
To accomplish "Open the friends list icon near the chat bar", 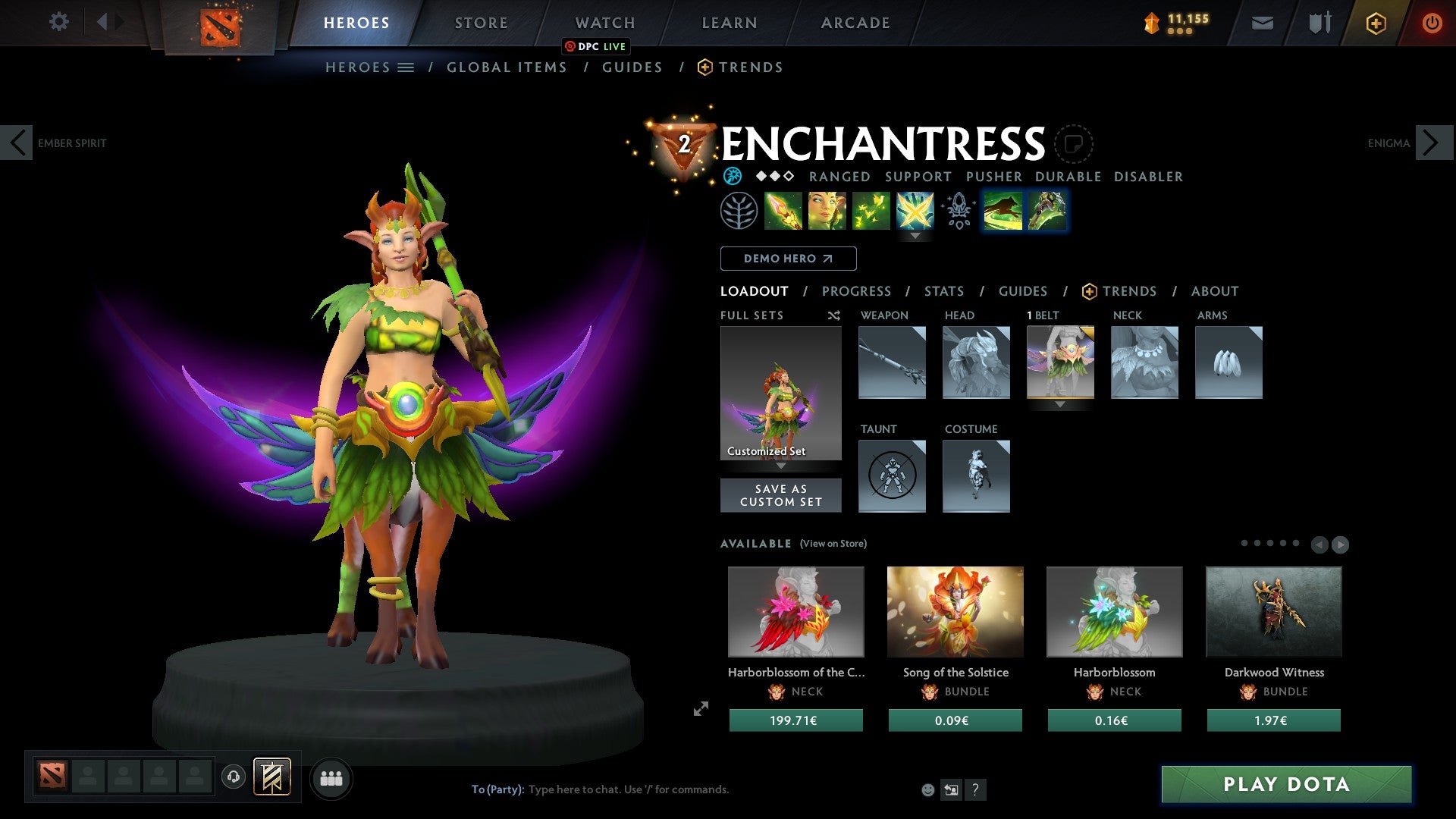I will coord(331,777).
